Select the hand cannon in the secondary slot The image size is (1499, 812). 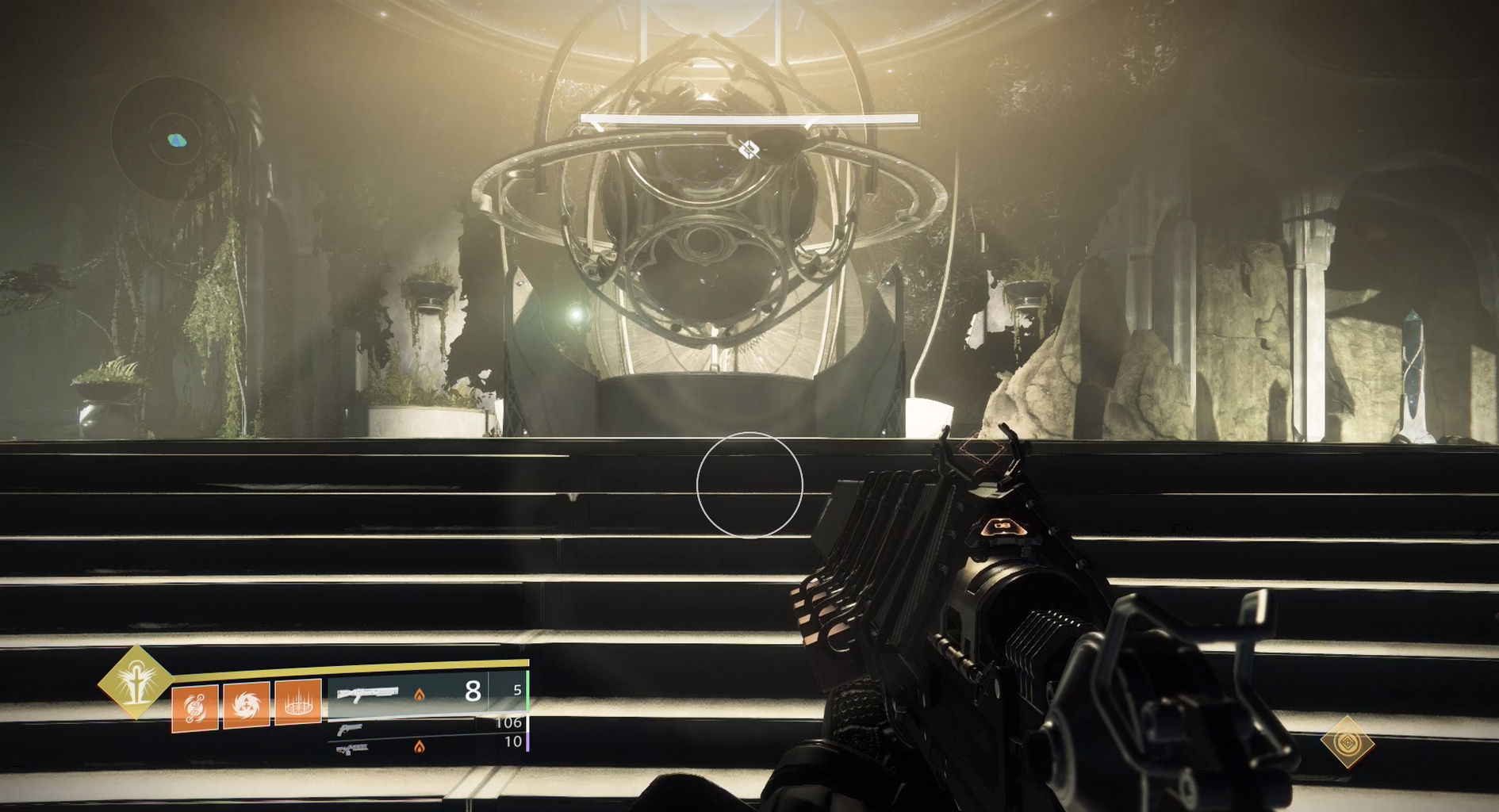point(349,729)
